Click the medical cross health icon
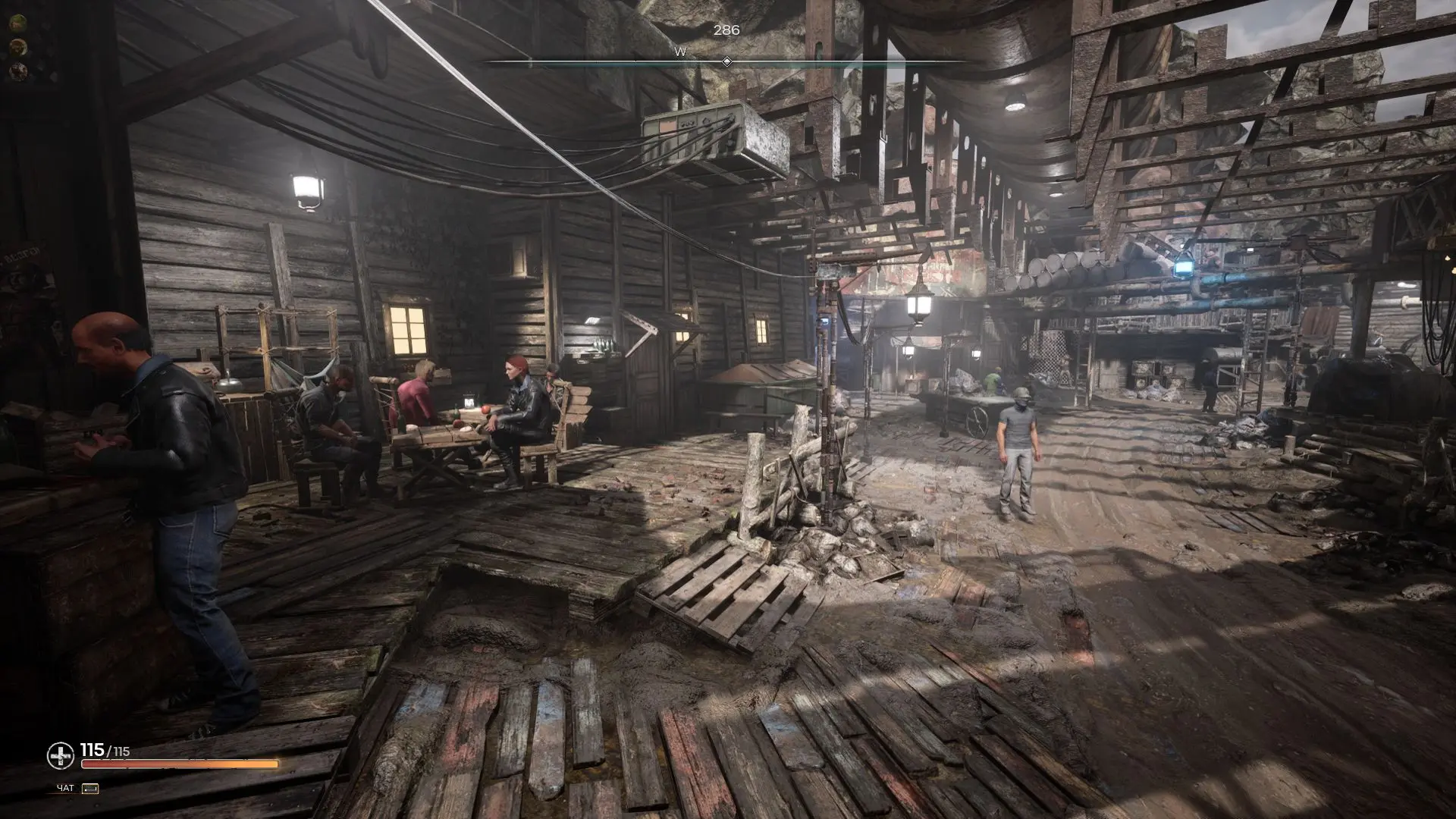The width and height of the screenshot is (1456, 819). (x=60, y=755)
